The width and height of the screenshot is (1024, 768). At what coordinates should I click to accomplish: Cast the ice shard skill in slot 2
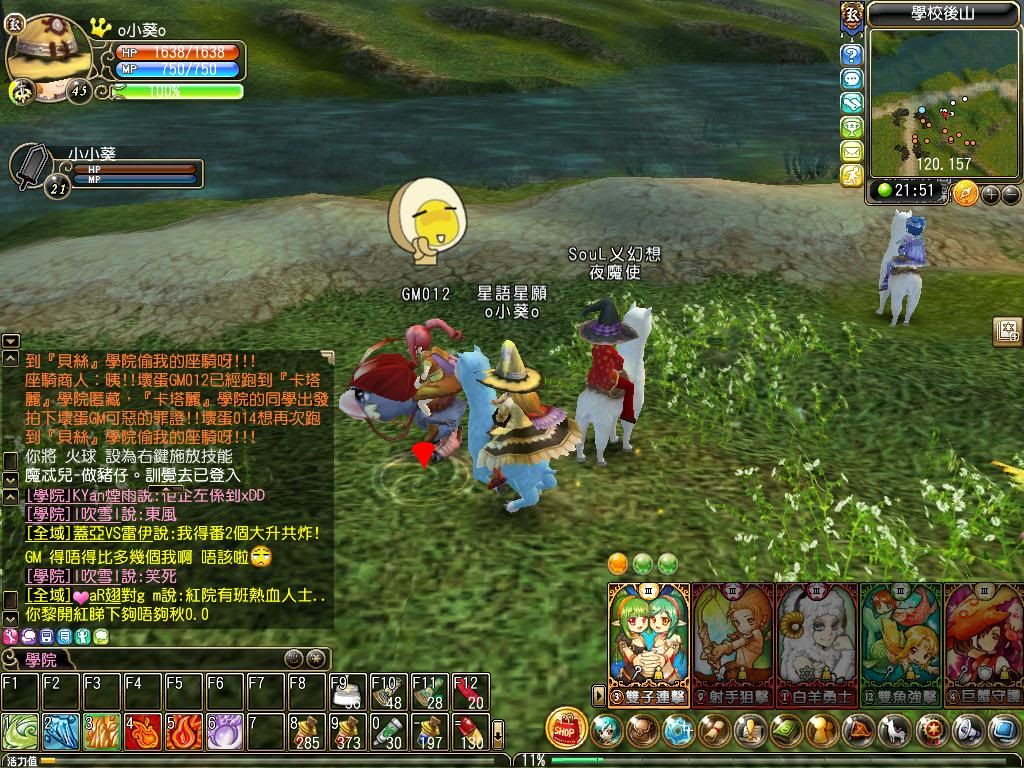point(60,733)
